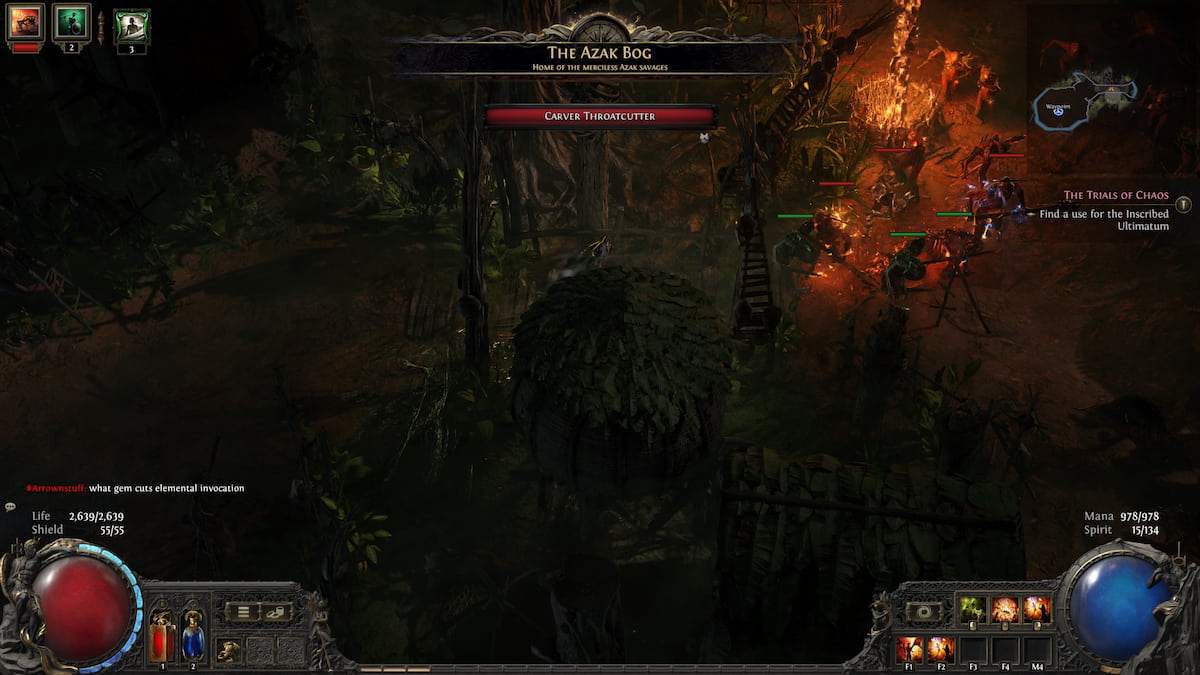Select the green-framed buff icon with count 3
1200x675 pixels.
(x=131, y=27)
